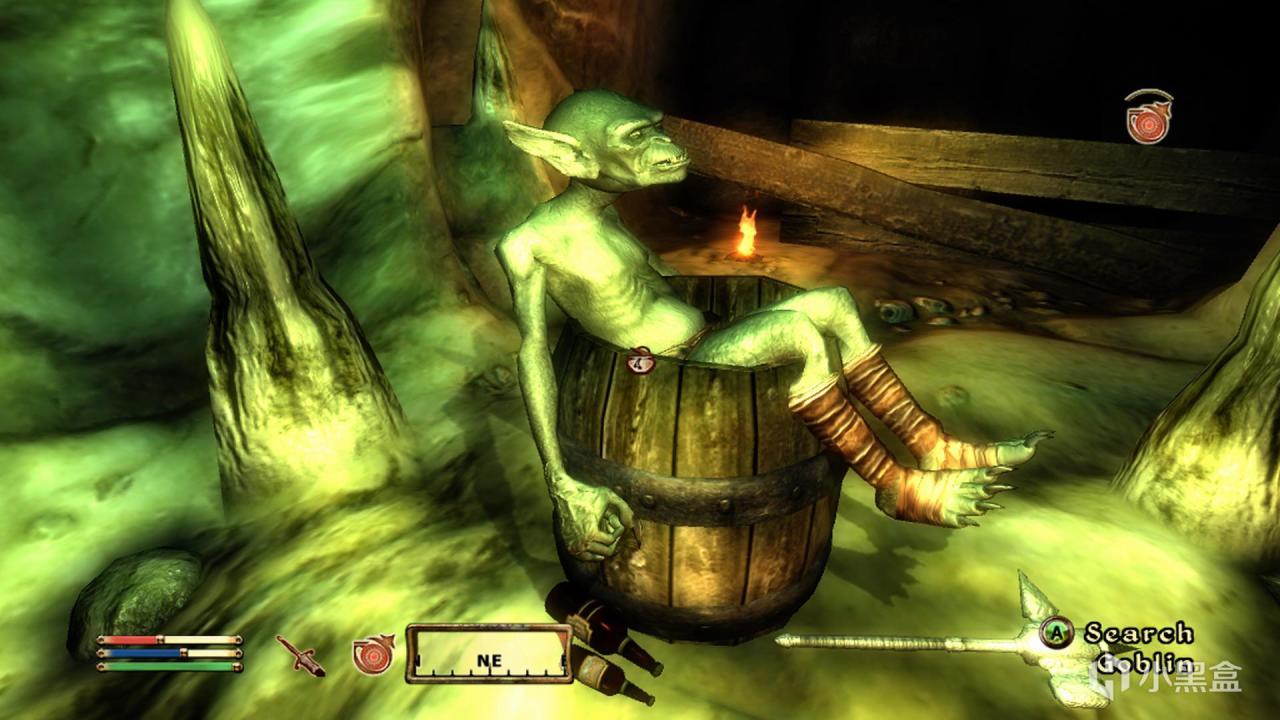The height and width of the screenshot is (720, 1280).
Task: Select the equipped sword weapon icon
Action: [301, 654]
